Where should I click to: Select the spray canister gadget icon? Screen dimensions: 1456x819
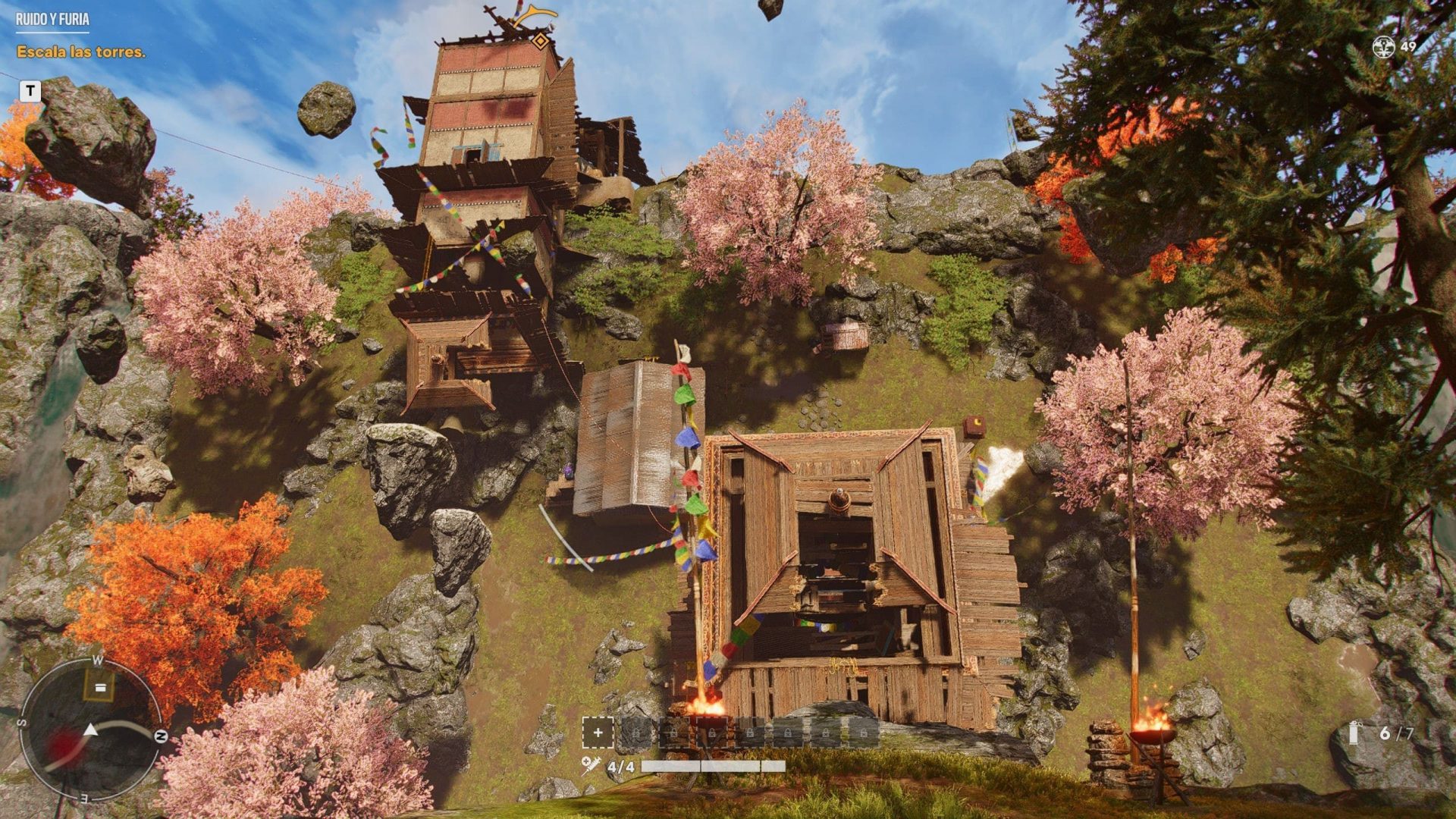point(1355,733)
